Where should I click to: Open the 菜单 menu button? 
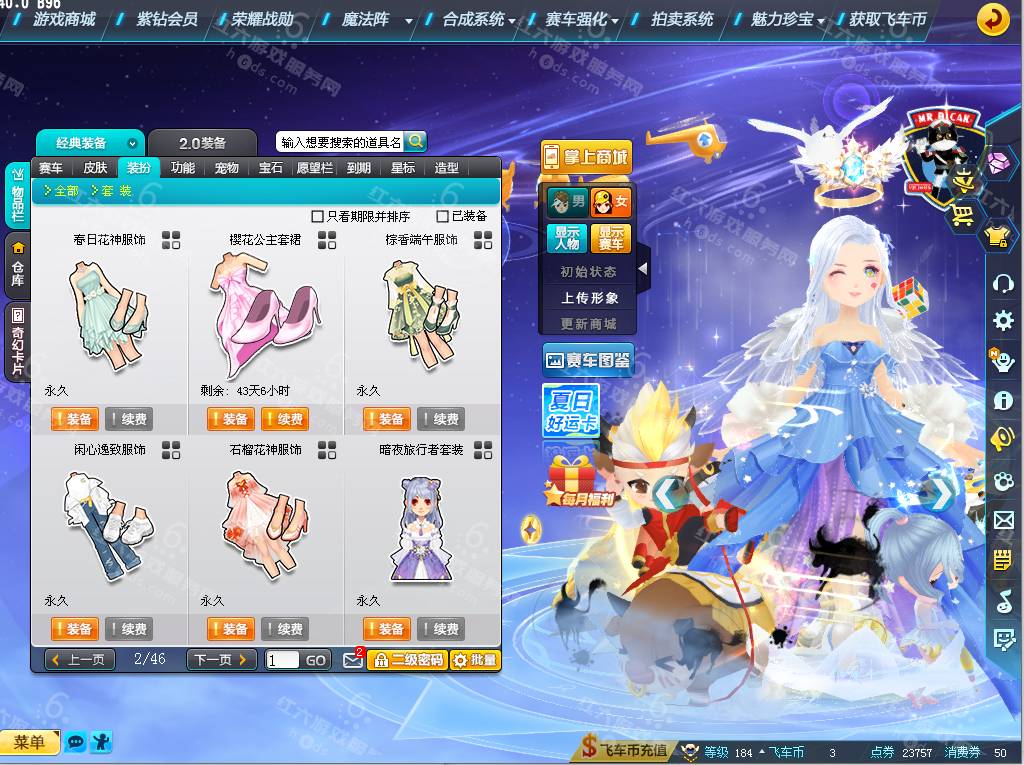[x=29, y=742]
